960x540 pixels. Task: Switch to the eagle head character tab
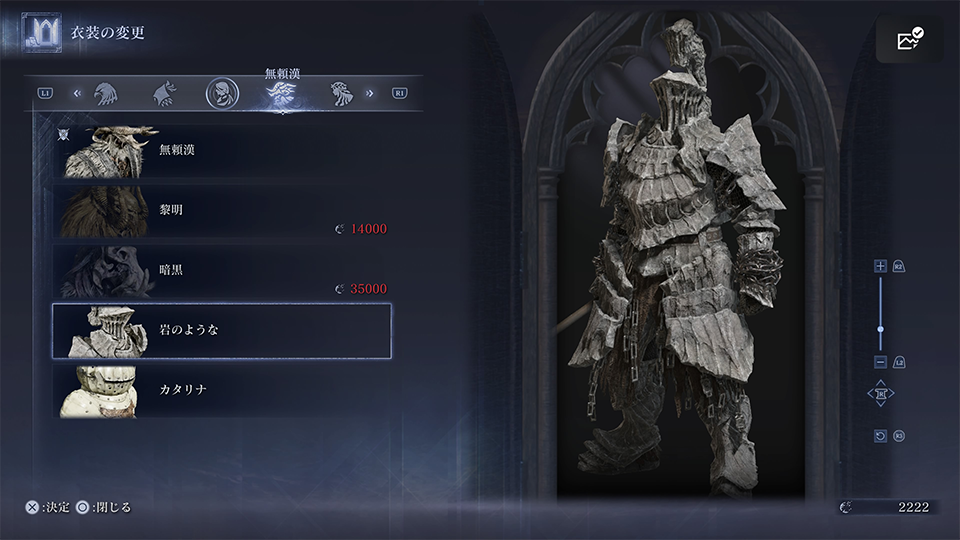coord(106,94)
